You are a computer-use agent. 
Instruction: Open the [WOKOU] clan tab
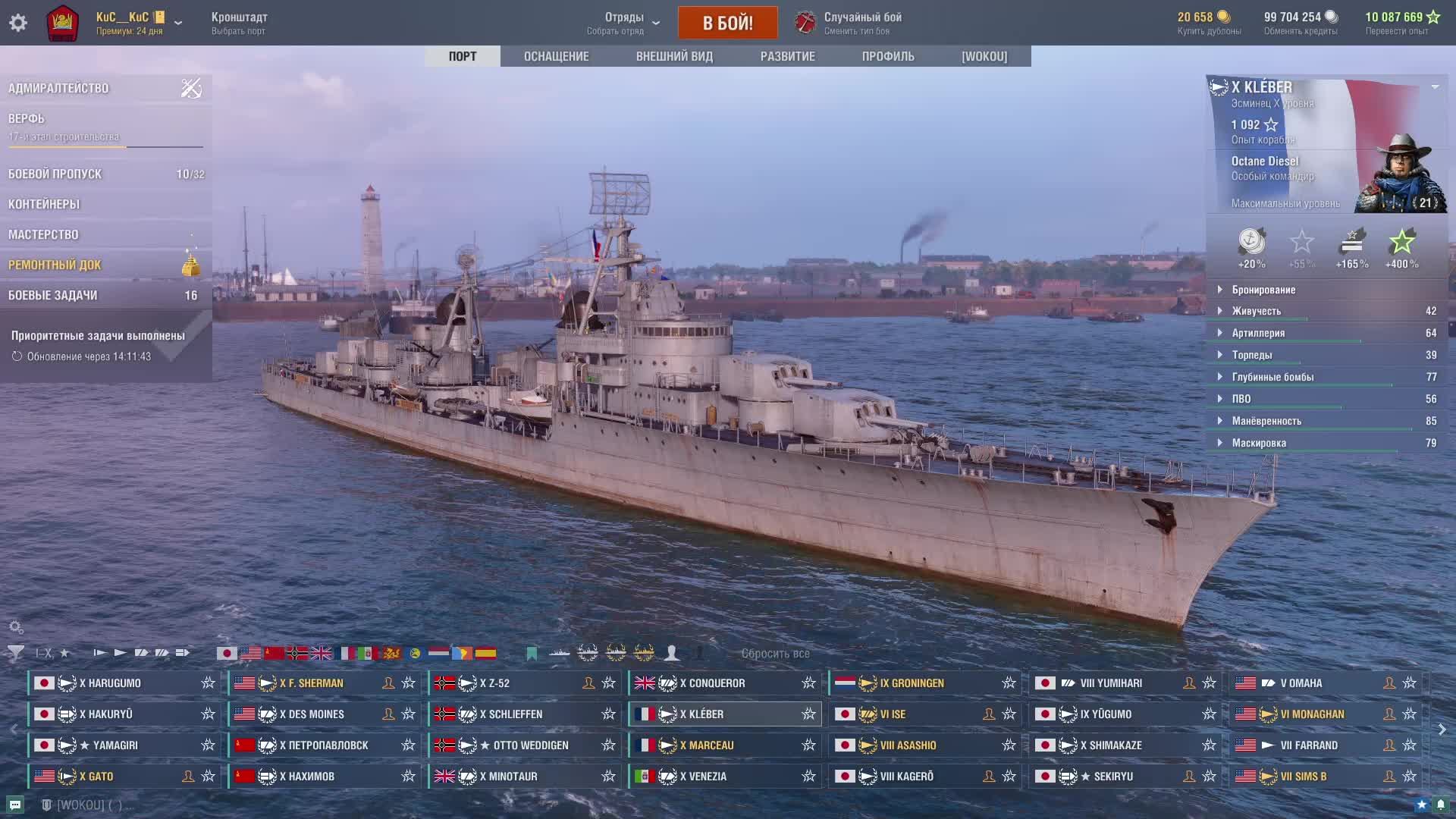coord(984,56)
